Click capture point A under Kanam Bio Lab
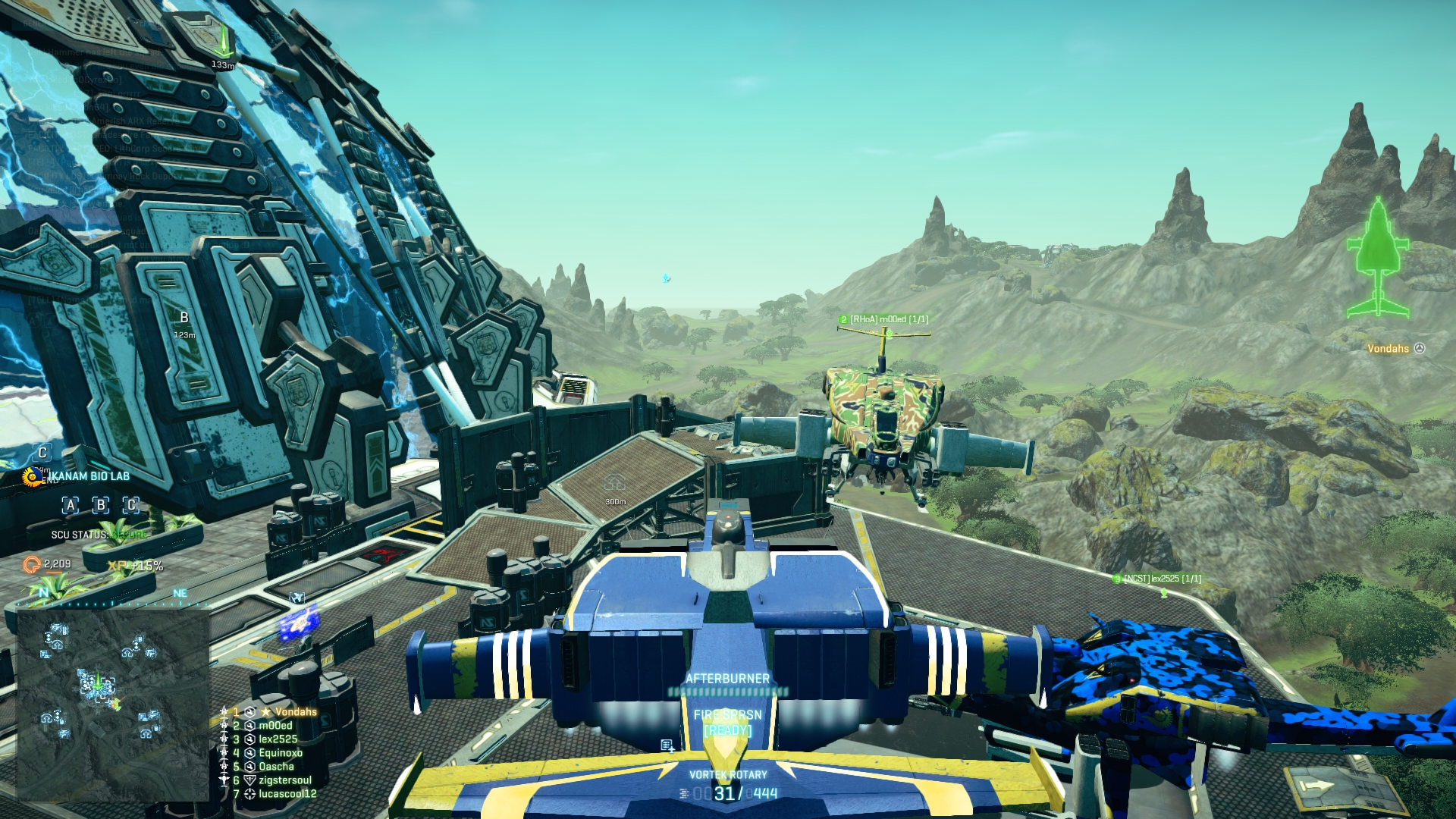1456x819 pixels. click(x=71, y=505)
